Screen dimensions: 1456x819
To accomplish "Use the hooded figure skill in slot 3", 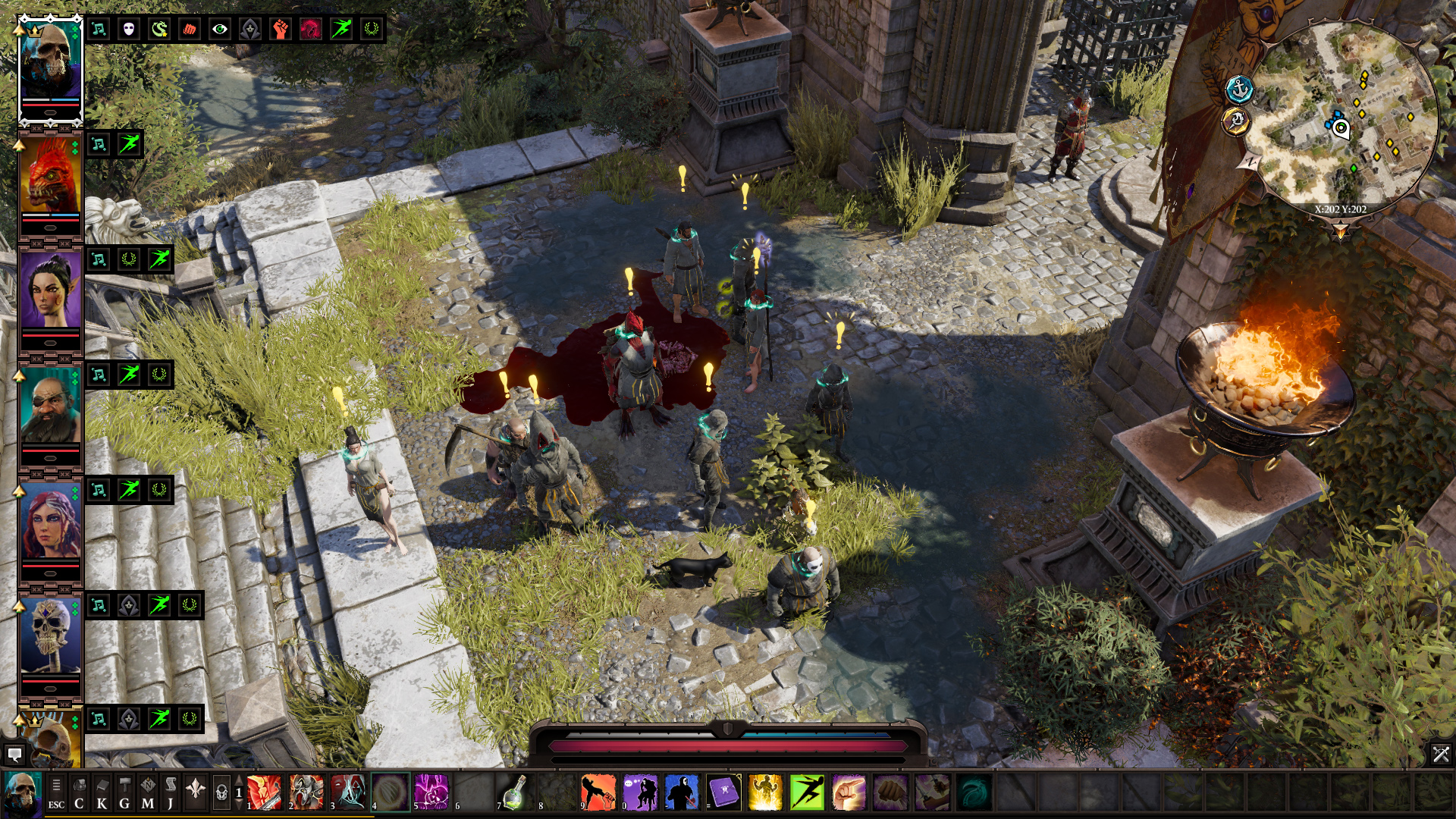I will click(348, 792).
